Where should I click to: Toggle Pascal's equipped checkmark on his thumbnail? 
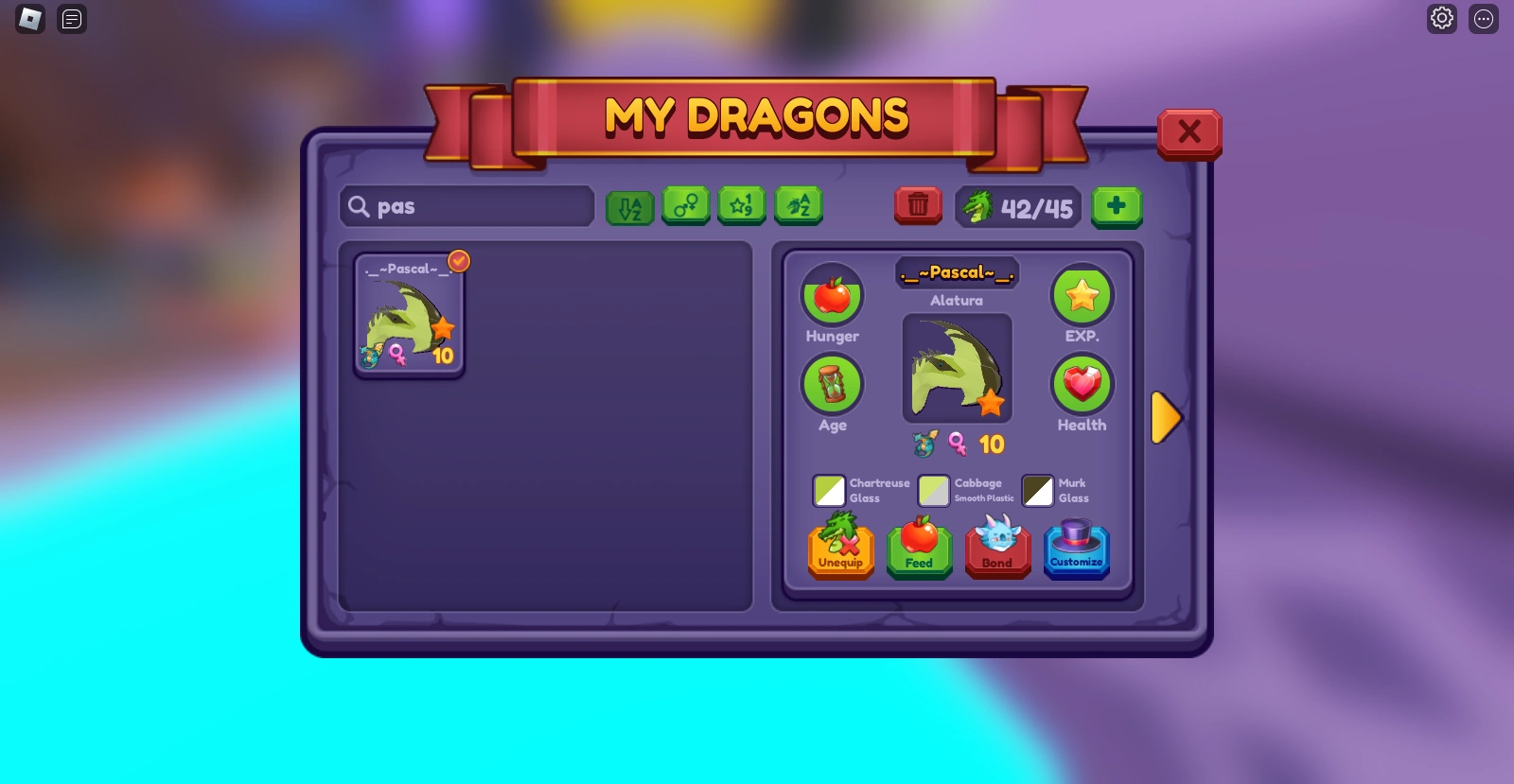[458, 261]
